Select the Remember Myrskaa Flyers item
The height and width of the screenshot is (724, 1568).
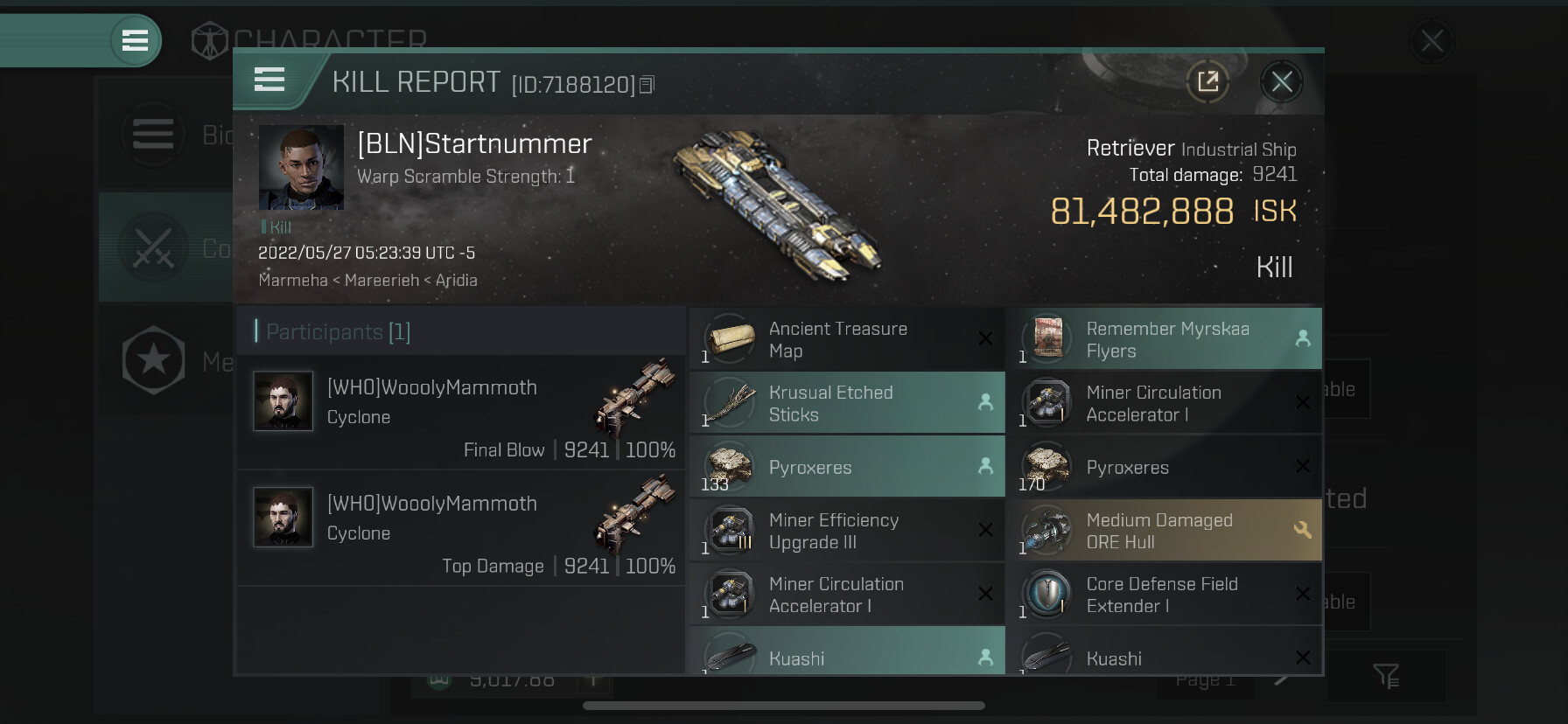(x=1163, y=339)
